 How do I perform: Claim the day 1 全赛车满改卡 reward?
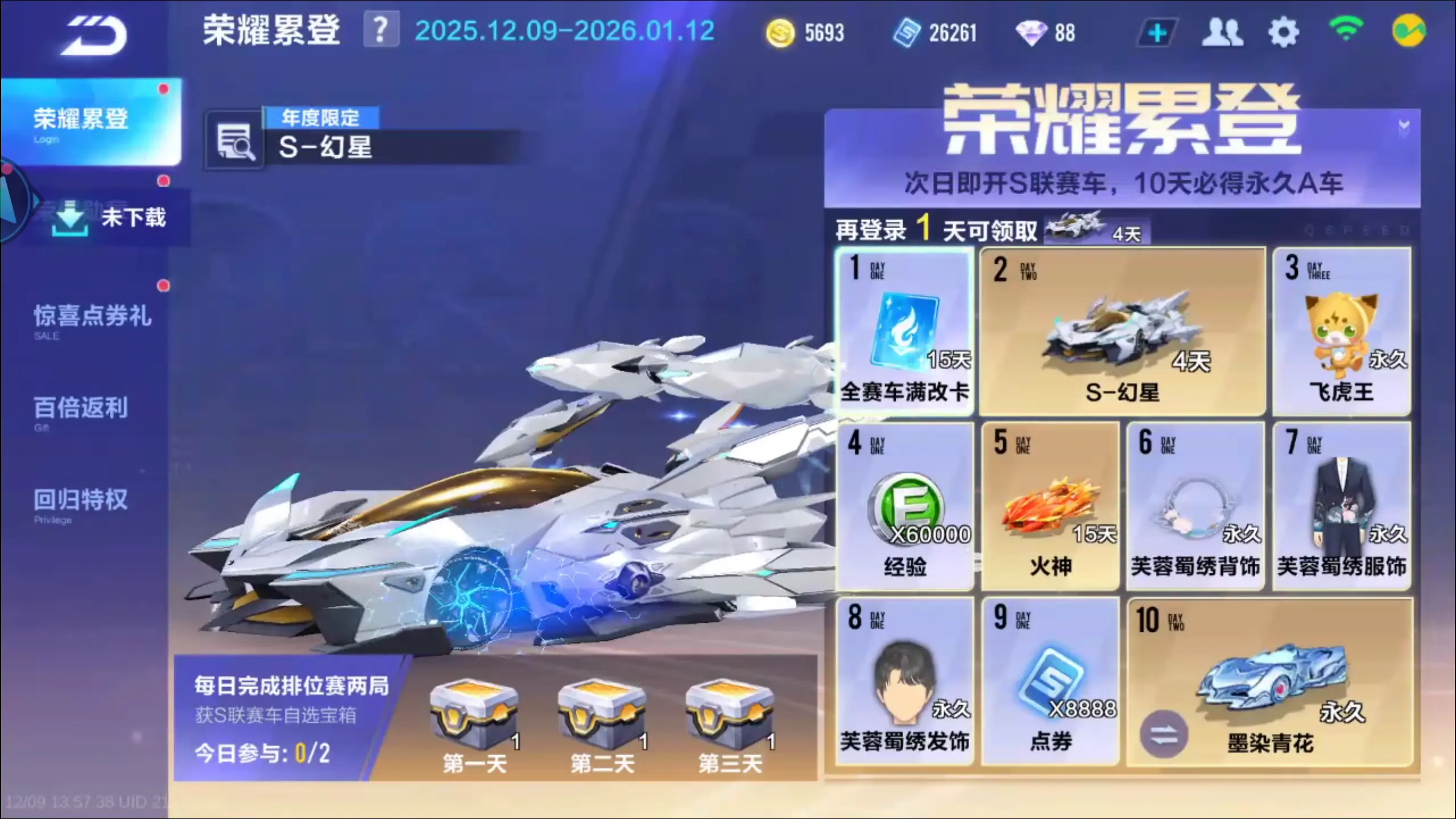click(x=904, y=332)
